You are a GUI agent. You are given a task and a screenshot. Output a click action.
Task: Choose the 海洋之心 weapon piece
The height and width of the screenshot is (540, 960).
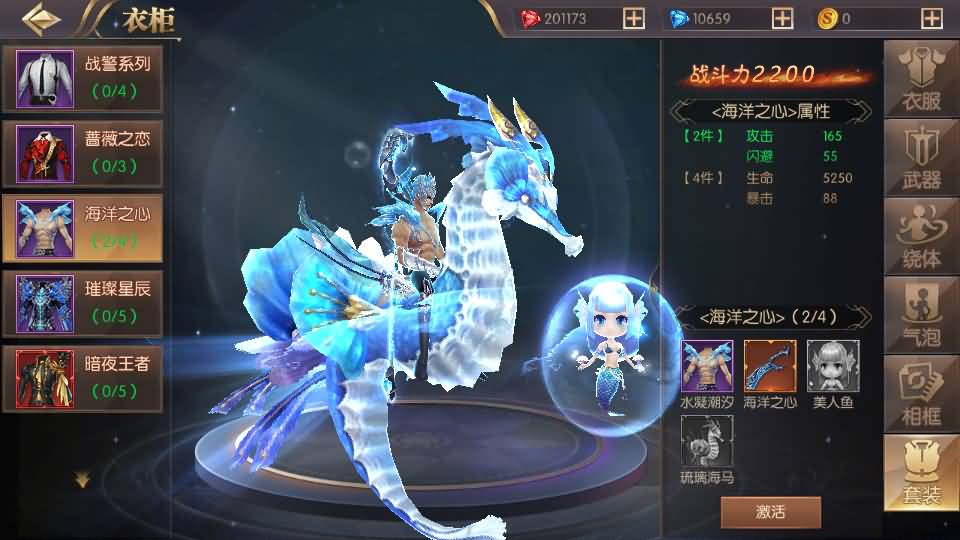click(x=770, y=366)
